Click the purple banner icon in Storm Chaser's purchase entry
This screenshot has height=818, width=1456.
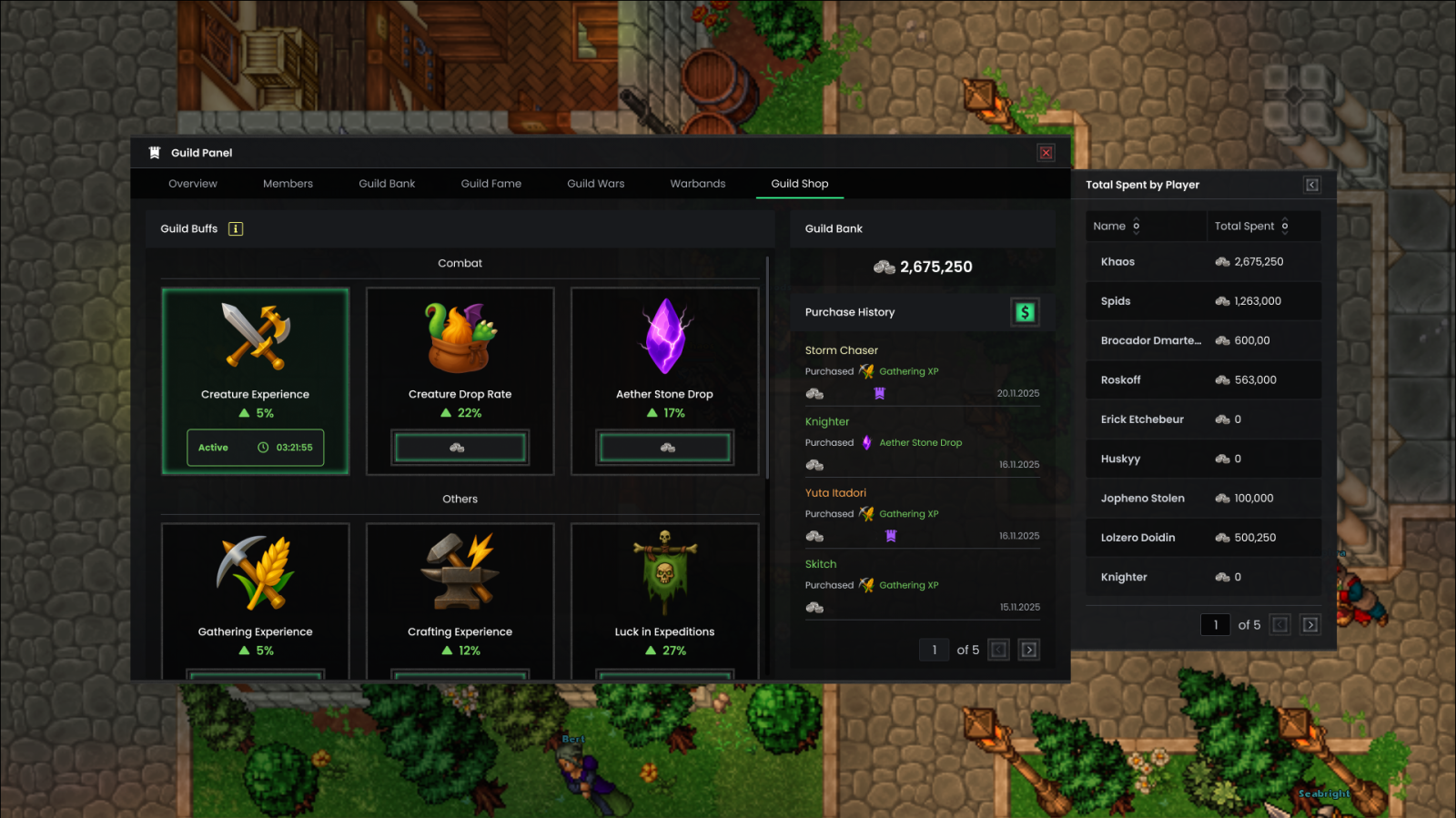[878, 393]
